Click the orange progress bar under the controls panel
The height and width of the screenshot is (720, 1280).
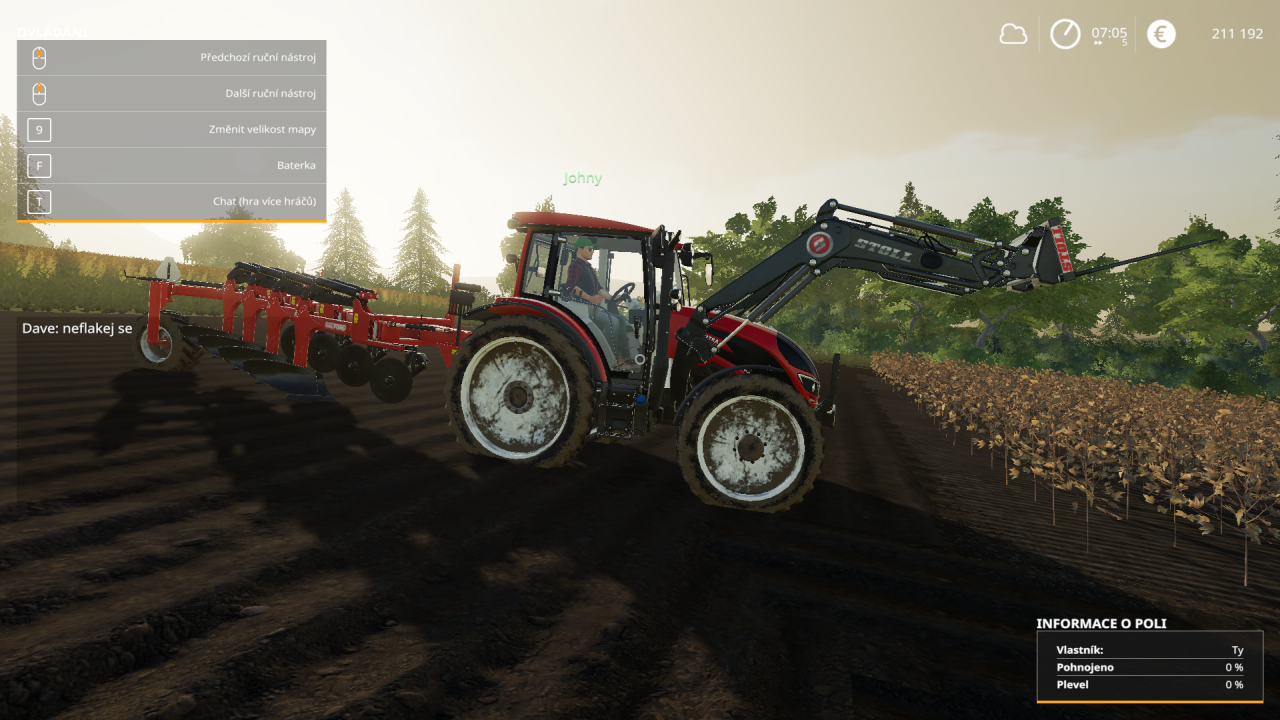pos(172,221)
